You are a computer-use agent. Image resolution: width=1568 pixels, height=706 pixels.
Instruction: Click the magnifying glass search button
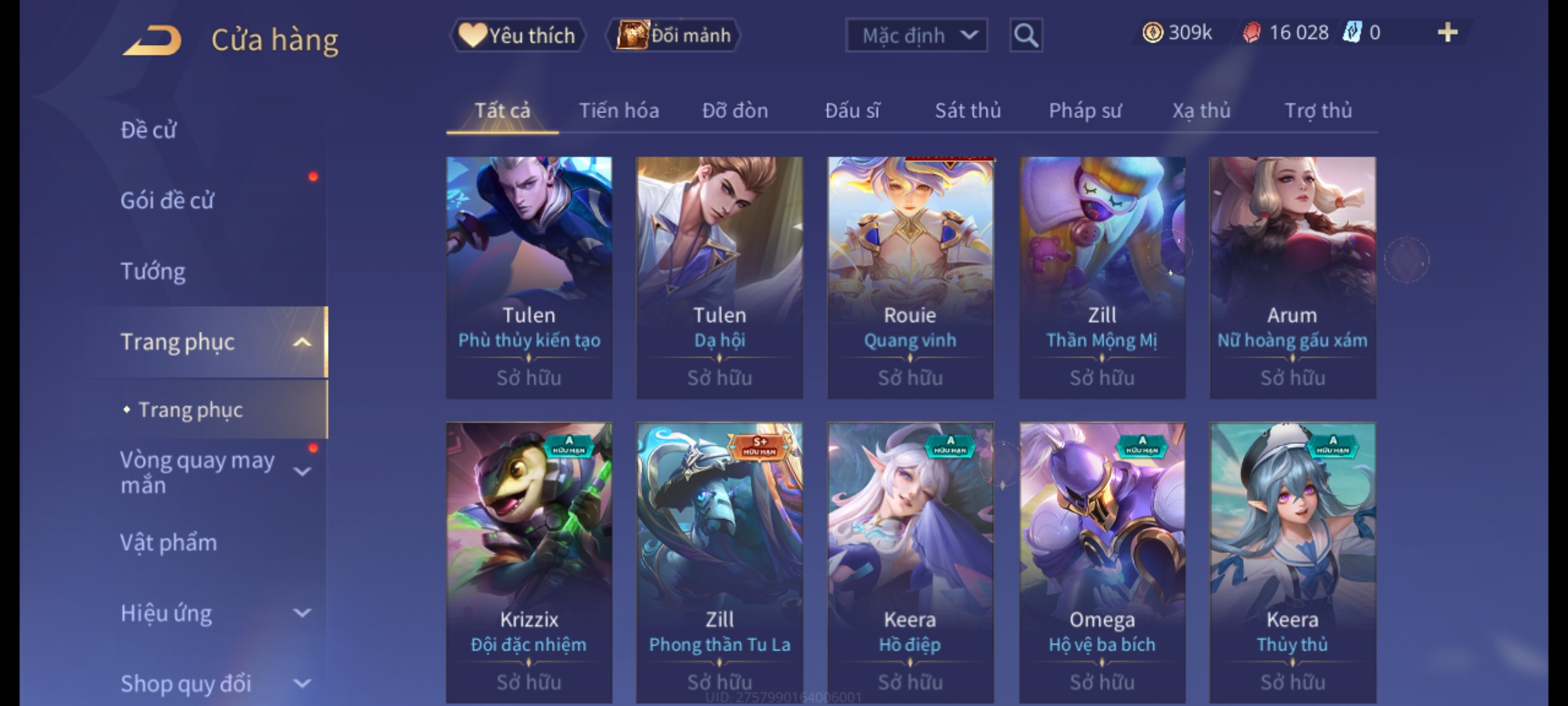(x=1026, y=35)
